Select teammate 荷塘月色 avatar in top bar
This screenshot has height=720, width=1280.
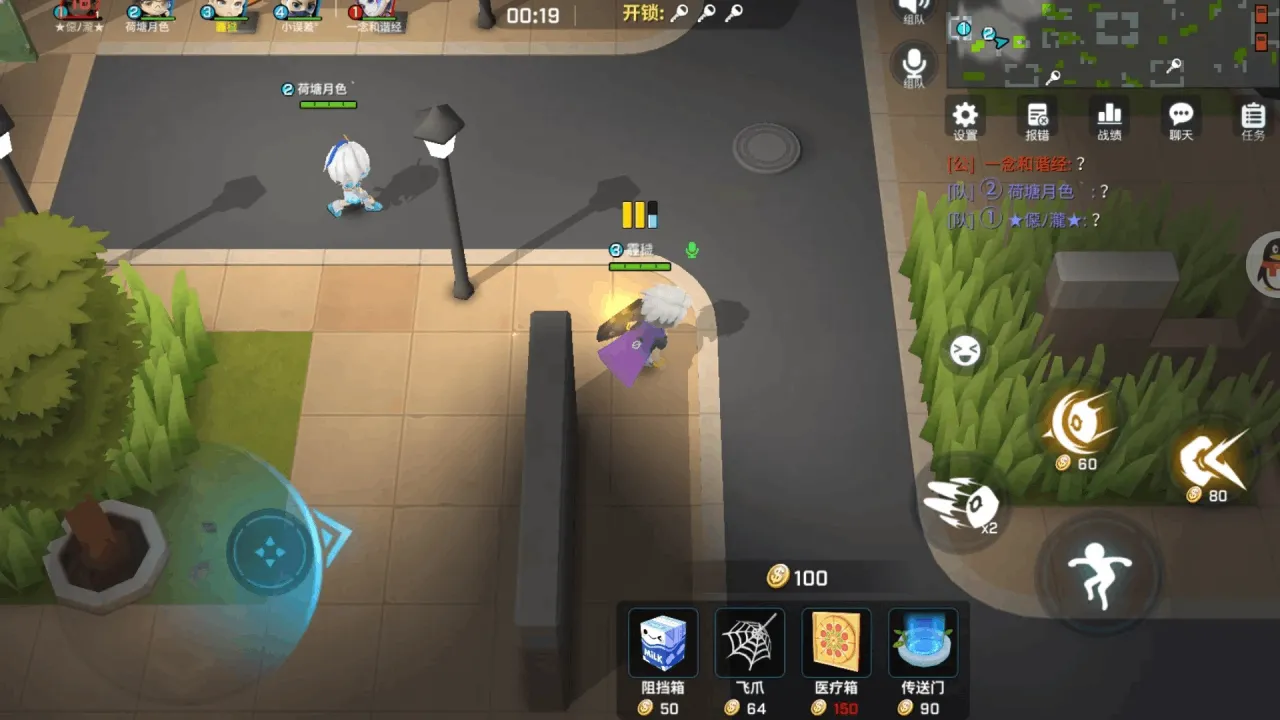[x=152, y=11]
